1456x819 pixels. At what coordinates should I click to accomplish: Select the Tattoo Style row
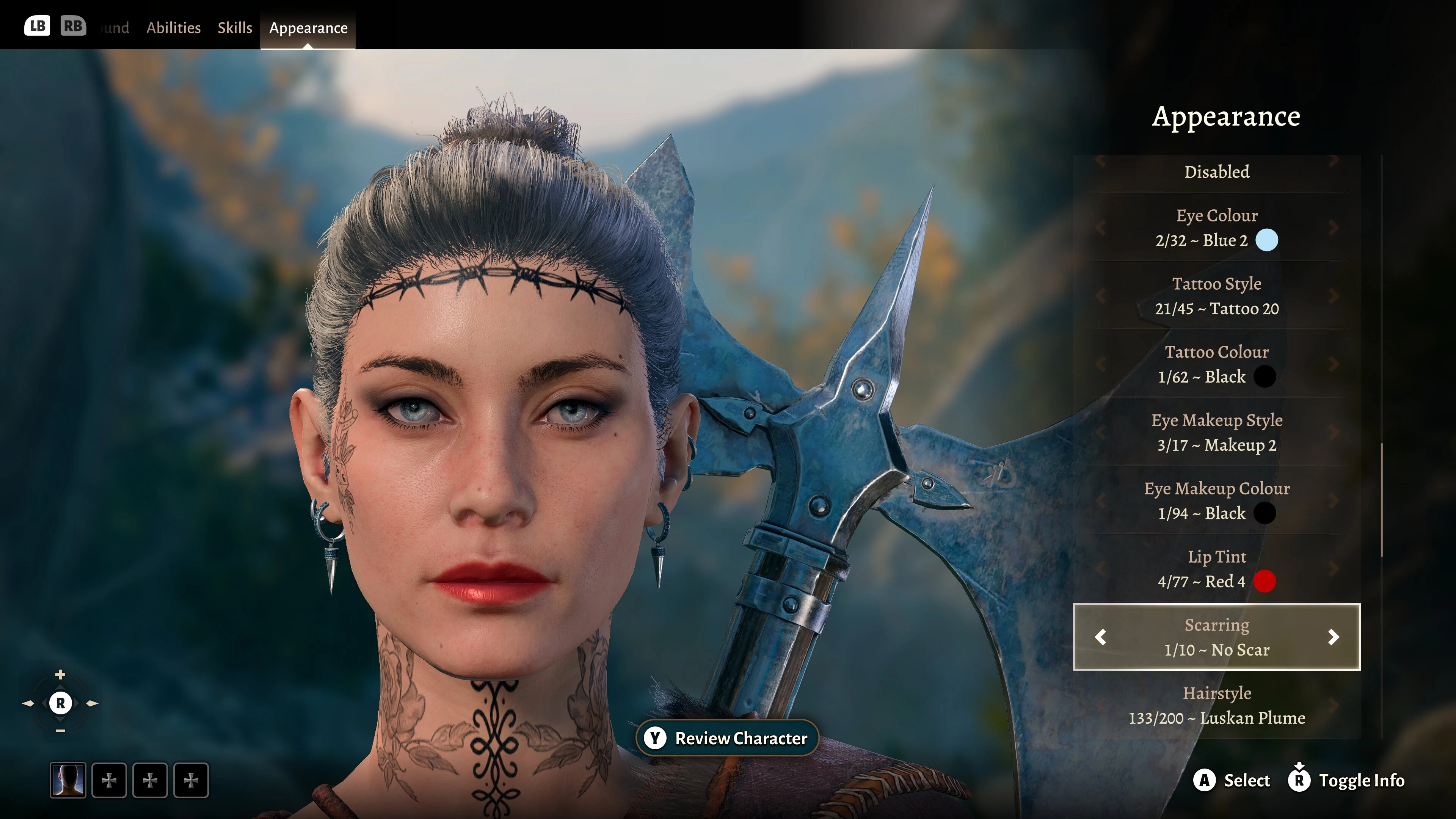pyautogui.click(x=1216, y=296)
